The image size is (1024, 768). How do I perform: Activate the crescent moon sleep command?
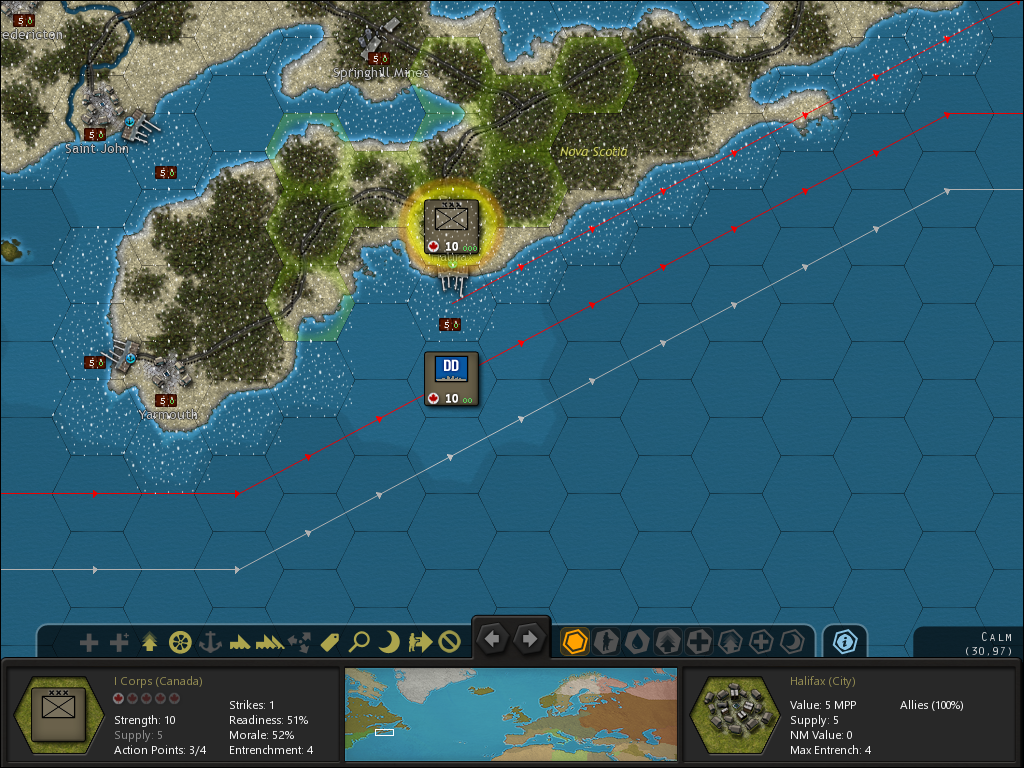(x=390, y=642)
